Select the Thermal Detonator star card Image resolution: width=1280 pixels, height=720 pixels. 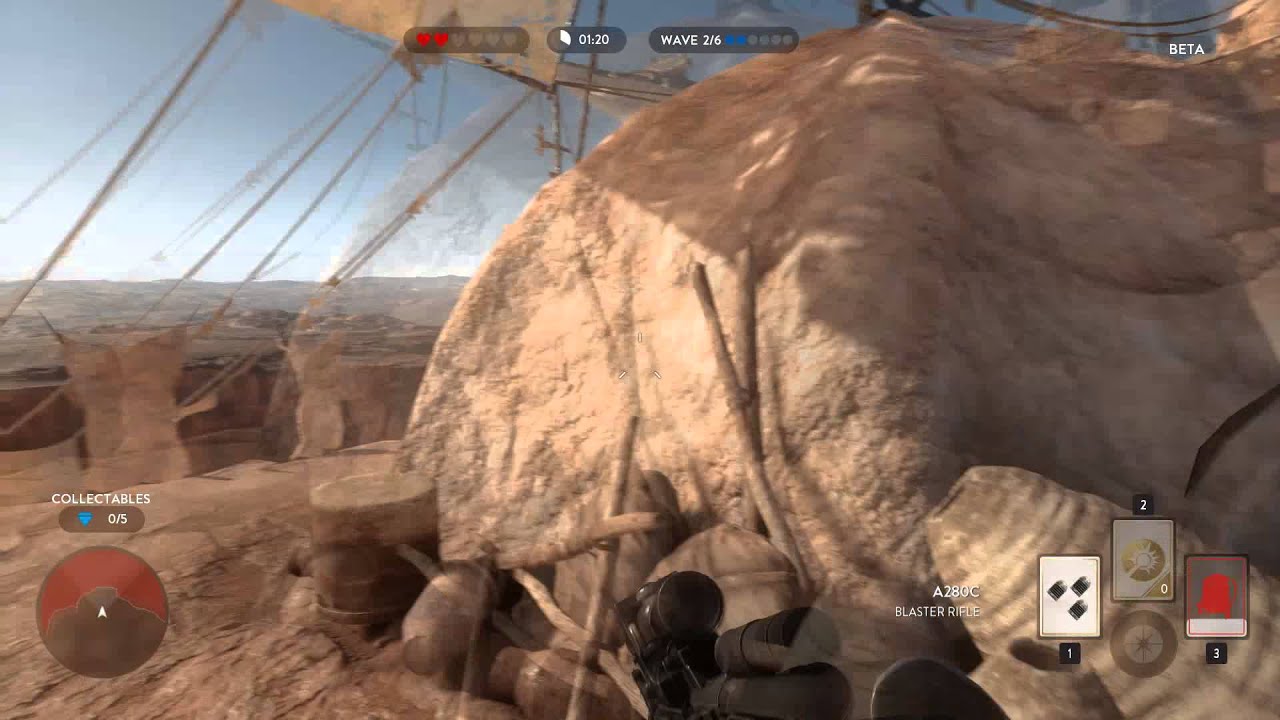(x=1070, y=595)
